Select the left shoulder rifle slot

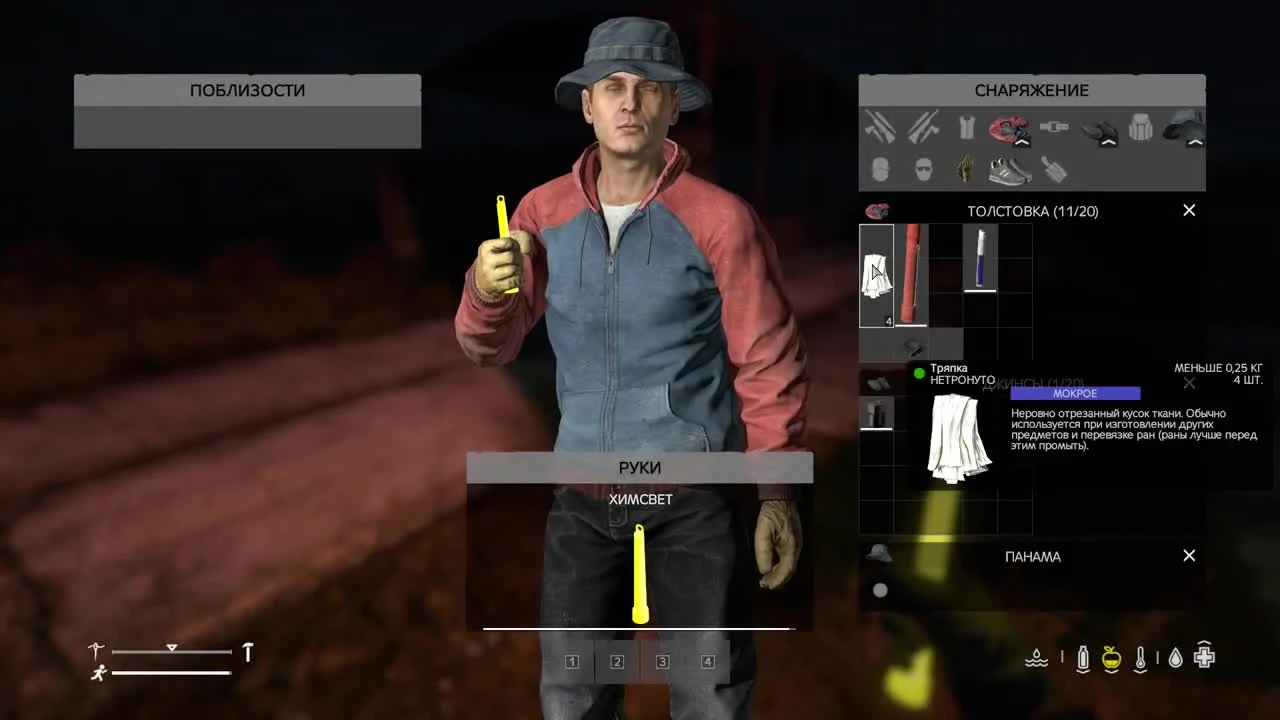881,128
